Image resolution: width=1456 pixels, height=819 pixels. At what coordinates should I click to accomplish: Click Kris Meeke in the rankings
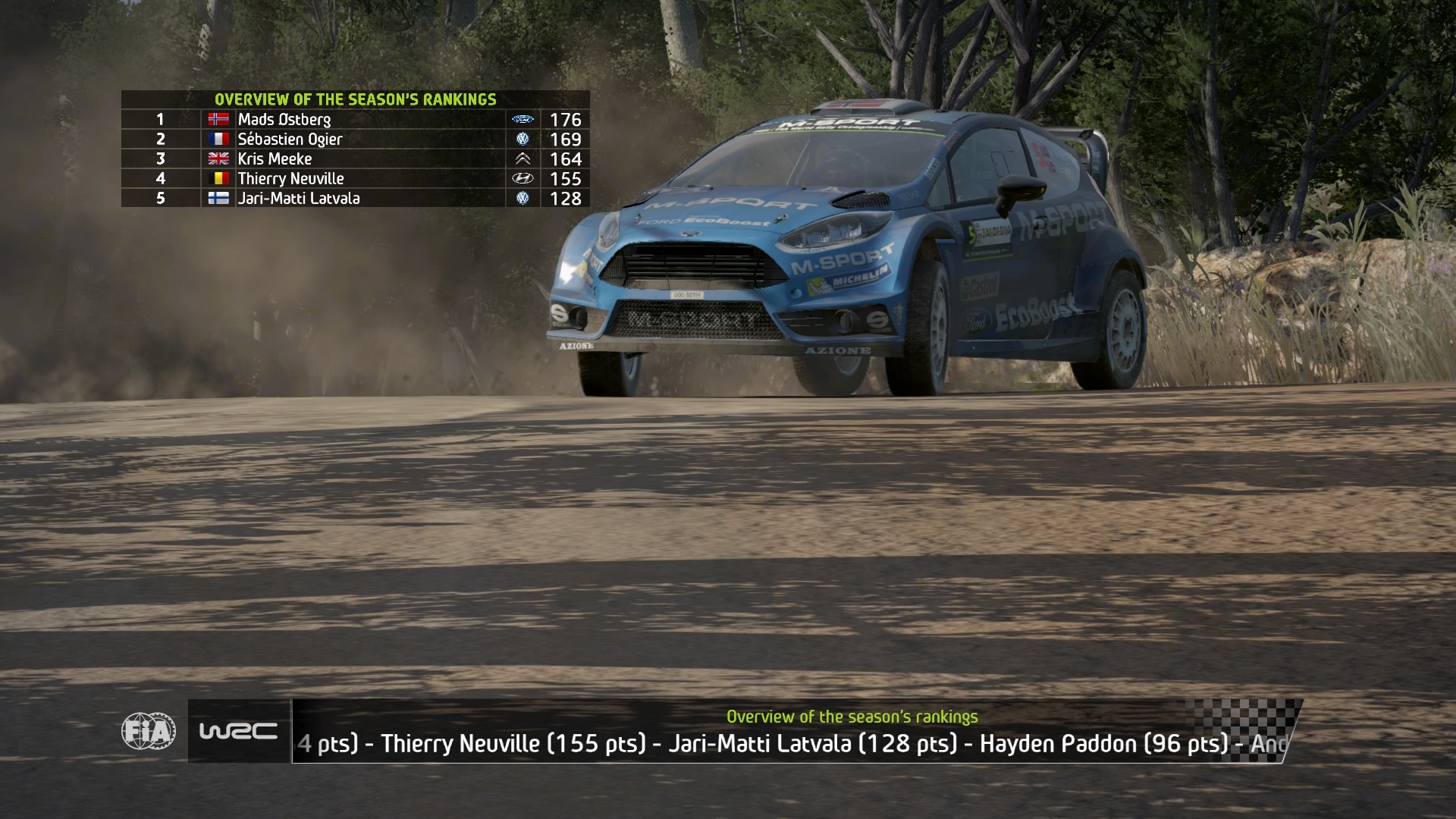pos(355,158)
